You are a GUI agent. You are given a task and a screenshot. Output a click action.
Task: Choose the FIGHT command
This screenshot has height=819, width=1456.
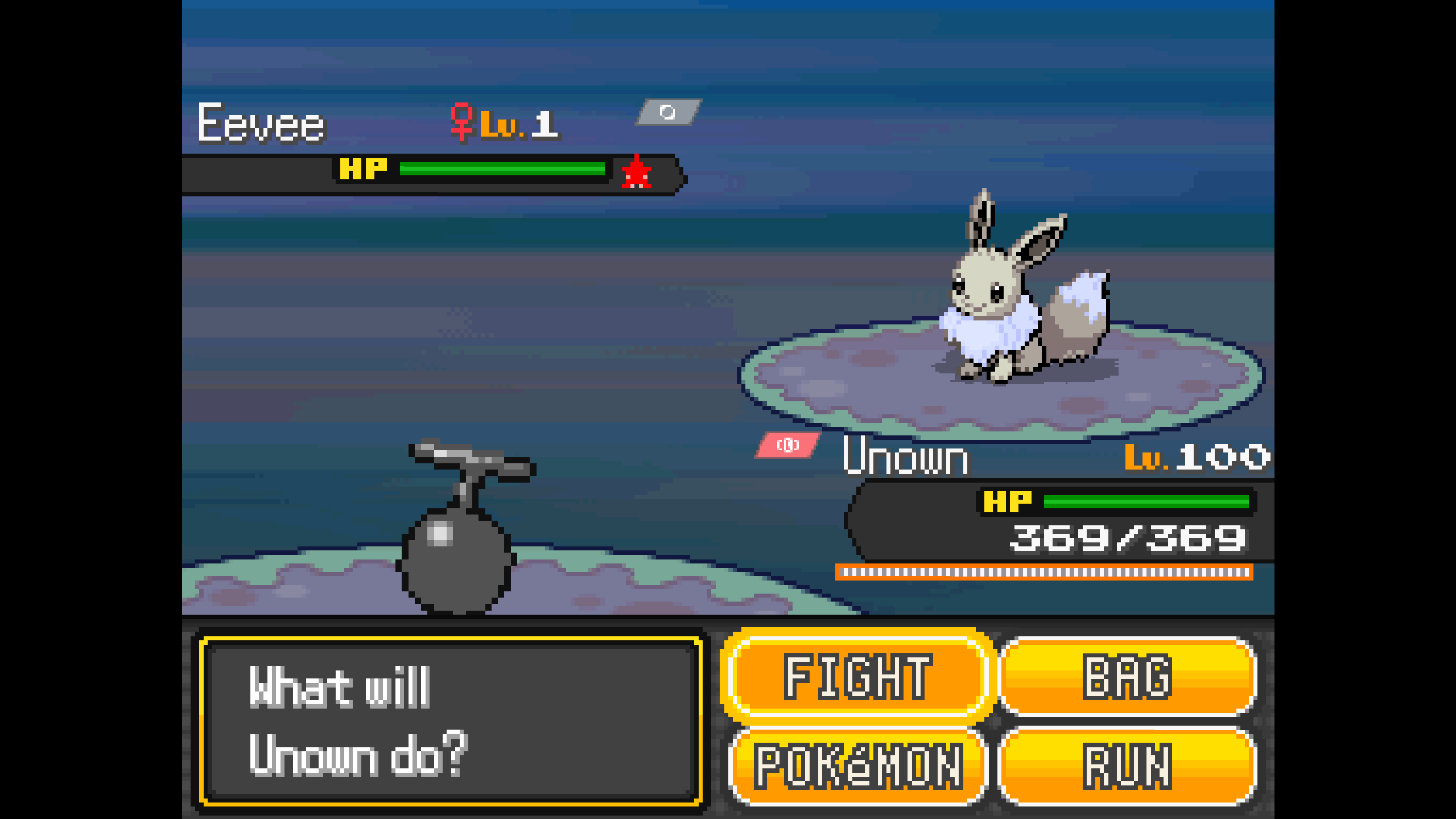858,676
